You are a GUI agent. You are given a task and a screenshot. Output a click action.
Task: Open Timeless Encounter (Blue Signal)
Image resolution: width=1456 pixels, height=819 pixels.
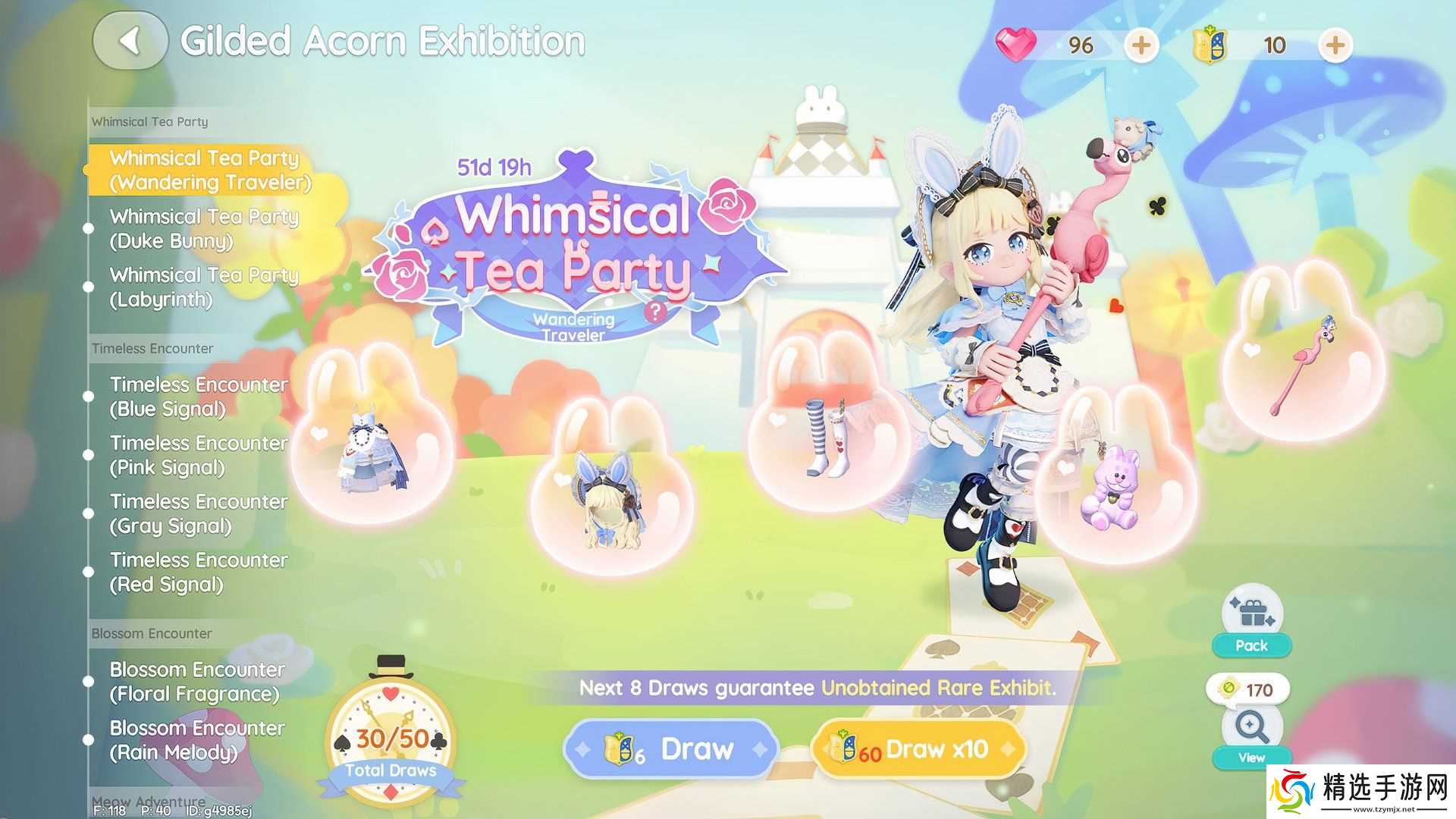(x=199, y=397)
